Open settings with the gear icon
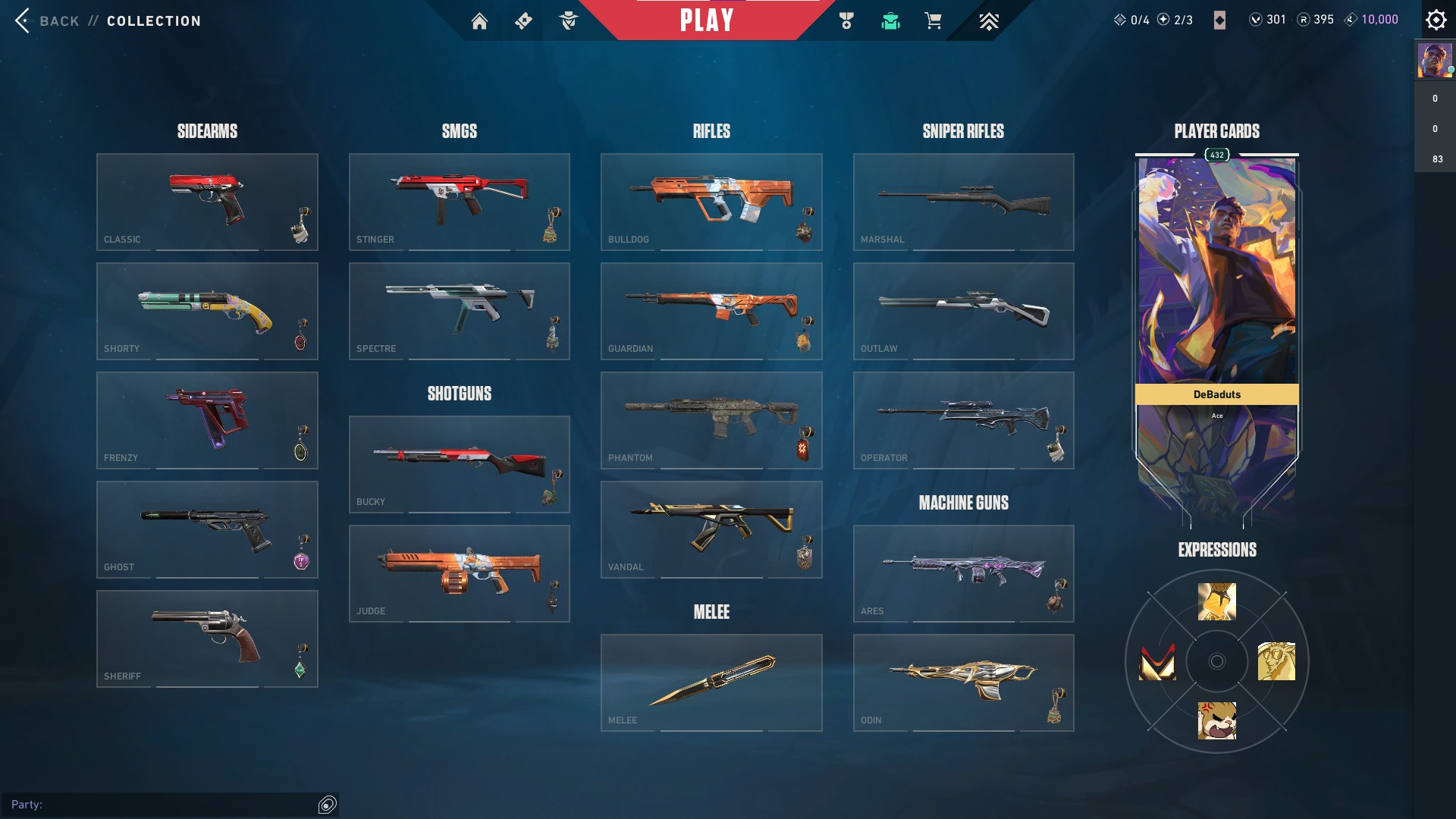 (1436, 20)
